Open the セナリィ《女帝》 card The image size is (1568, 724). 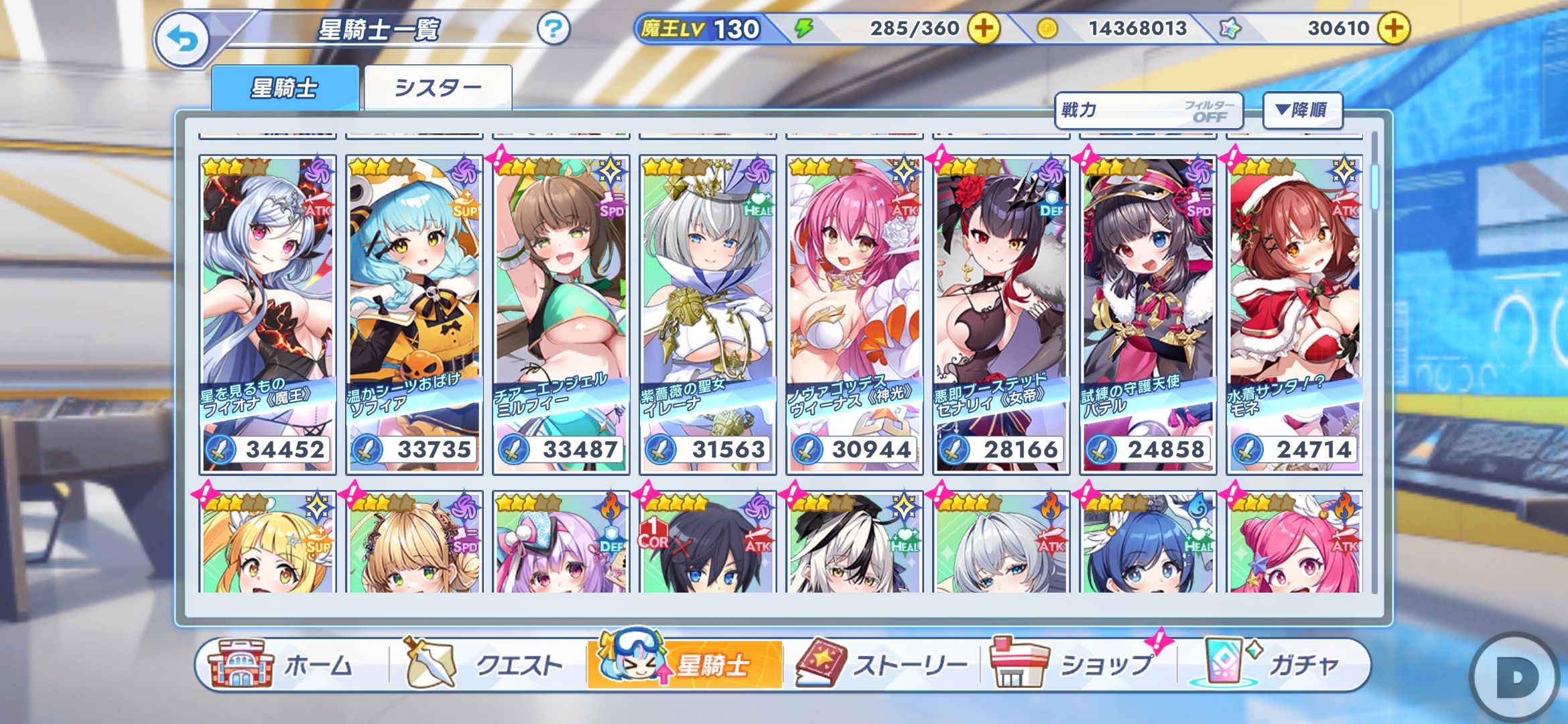tap(1001, 314)
